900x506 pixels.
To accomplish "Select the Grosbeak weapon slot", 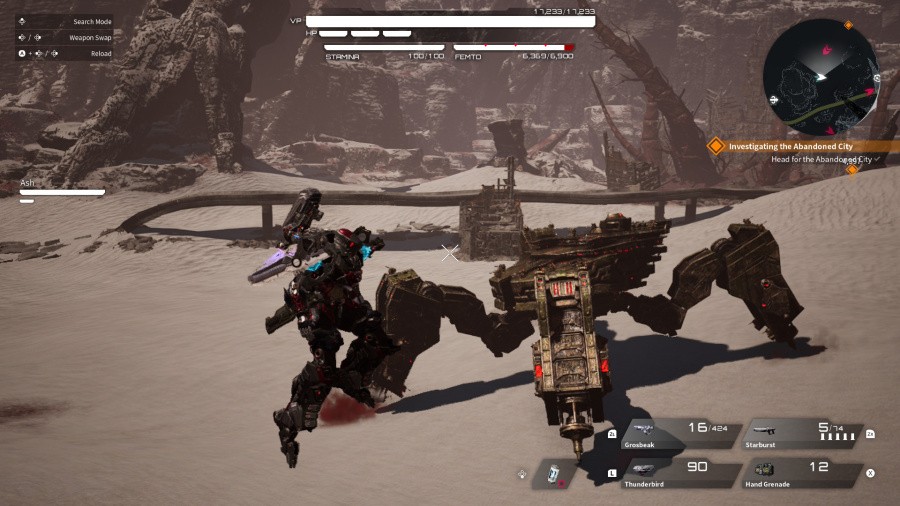I will pos(682,434).
